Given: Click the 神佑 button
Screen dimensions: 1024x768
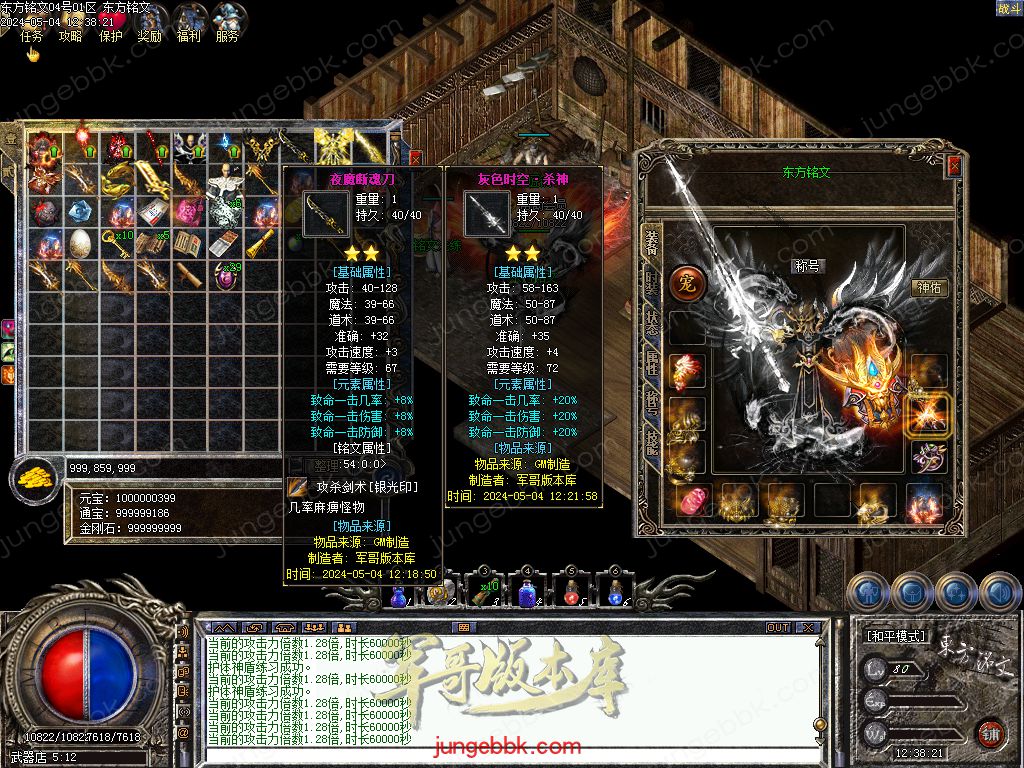Looking at the screenshot, I should 930,288.
